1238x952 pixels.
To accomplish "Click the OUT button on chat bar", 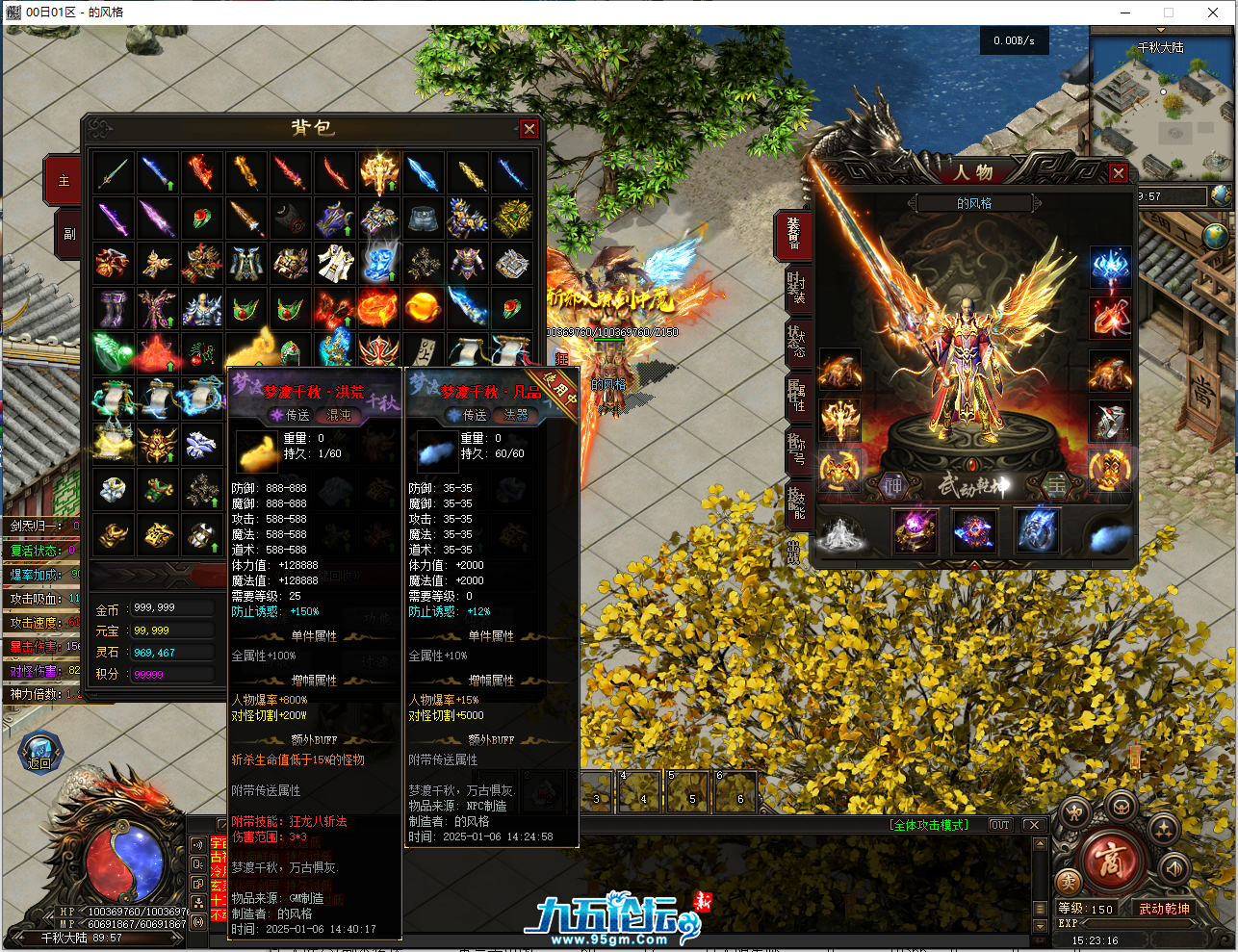I will 1000,825.
